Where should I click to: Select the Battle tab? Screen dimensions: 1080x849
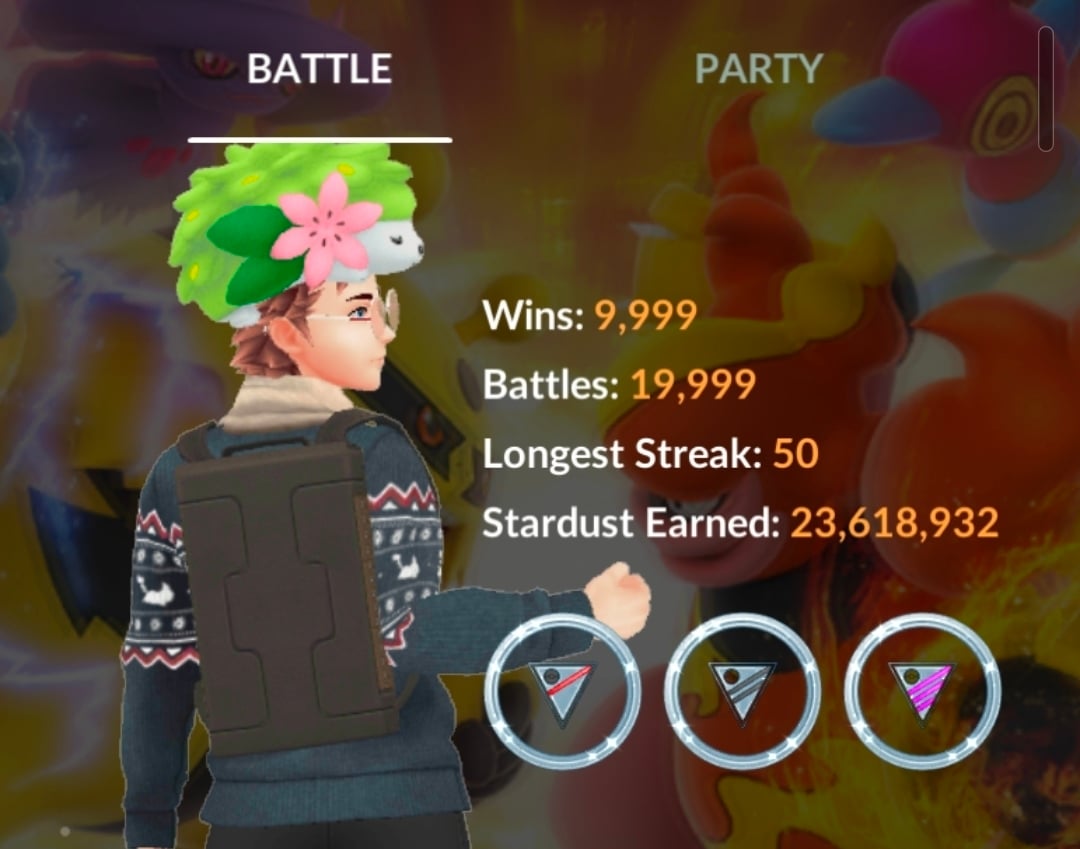click(319, 69)
